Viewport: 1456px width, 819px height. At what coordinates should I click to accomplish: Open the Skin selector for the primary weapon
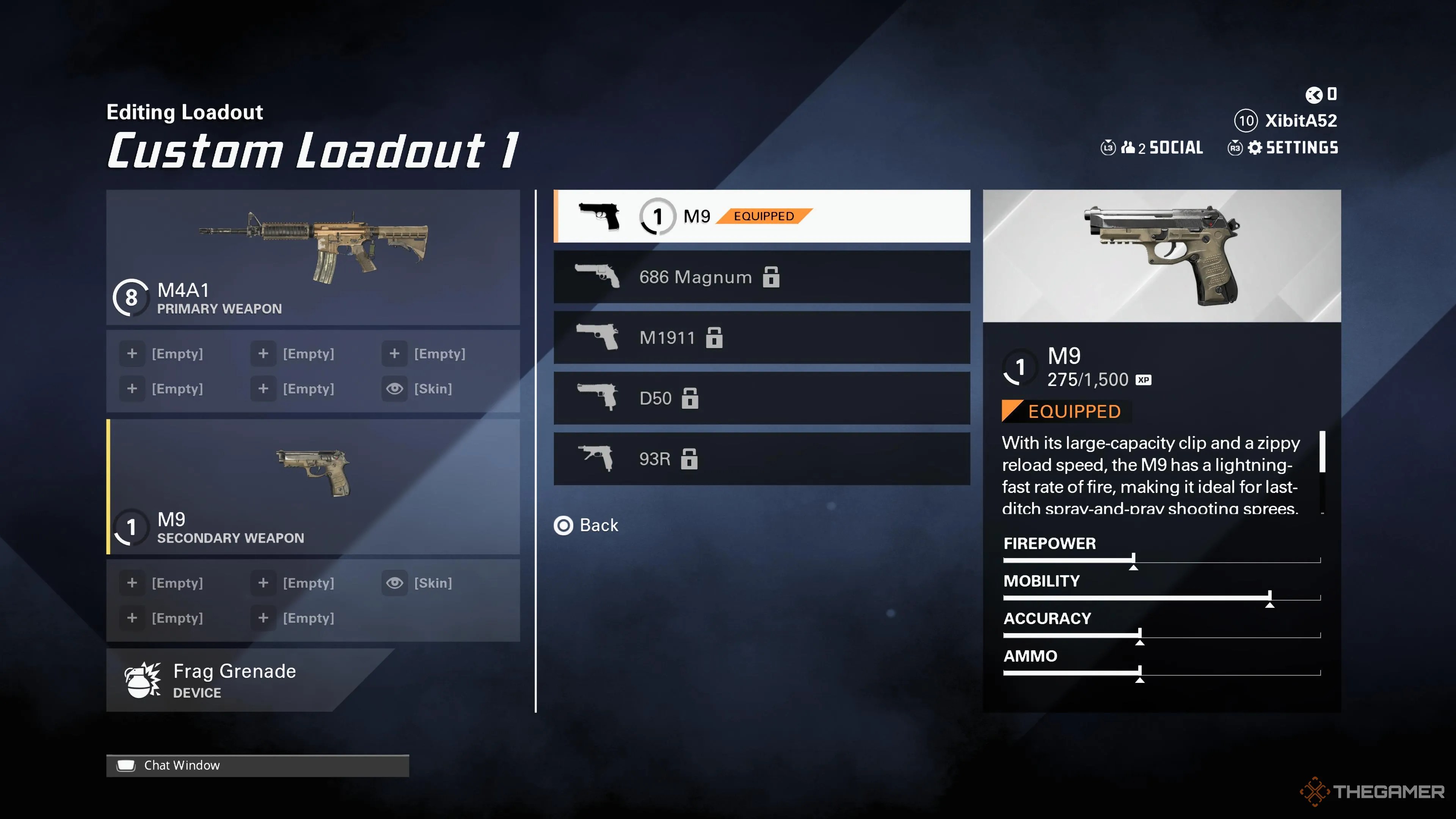[x=394, y=388]
